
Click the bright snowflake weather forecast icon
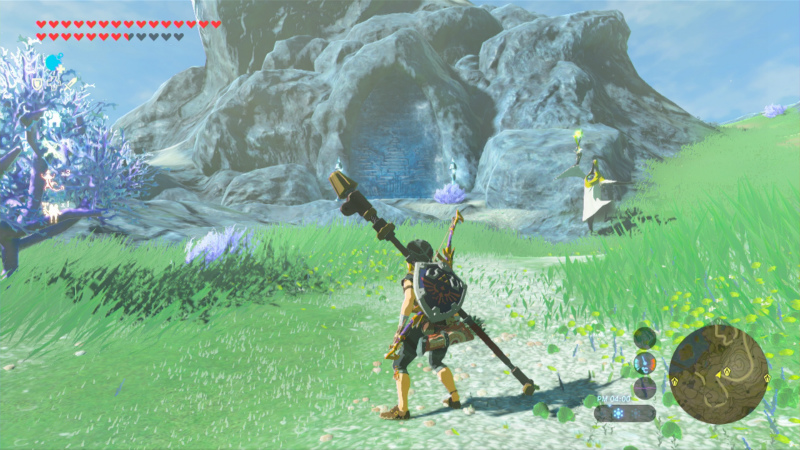pyautogui.click(x=617, y=413)
